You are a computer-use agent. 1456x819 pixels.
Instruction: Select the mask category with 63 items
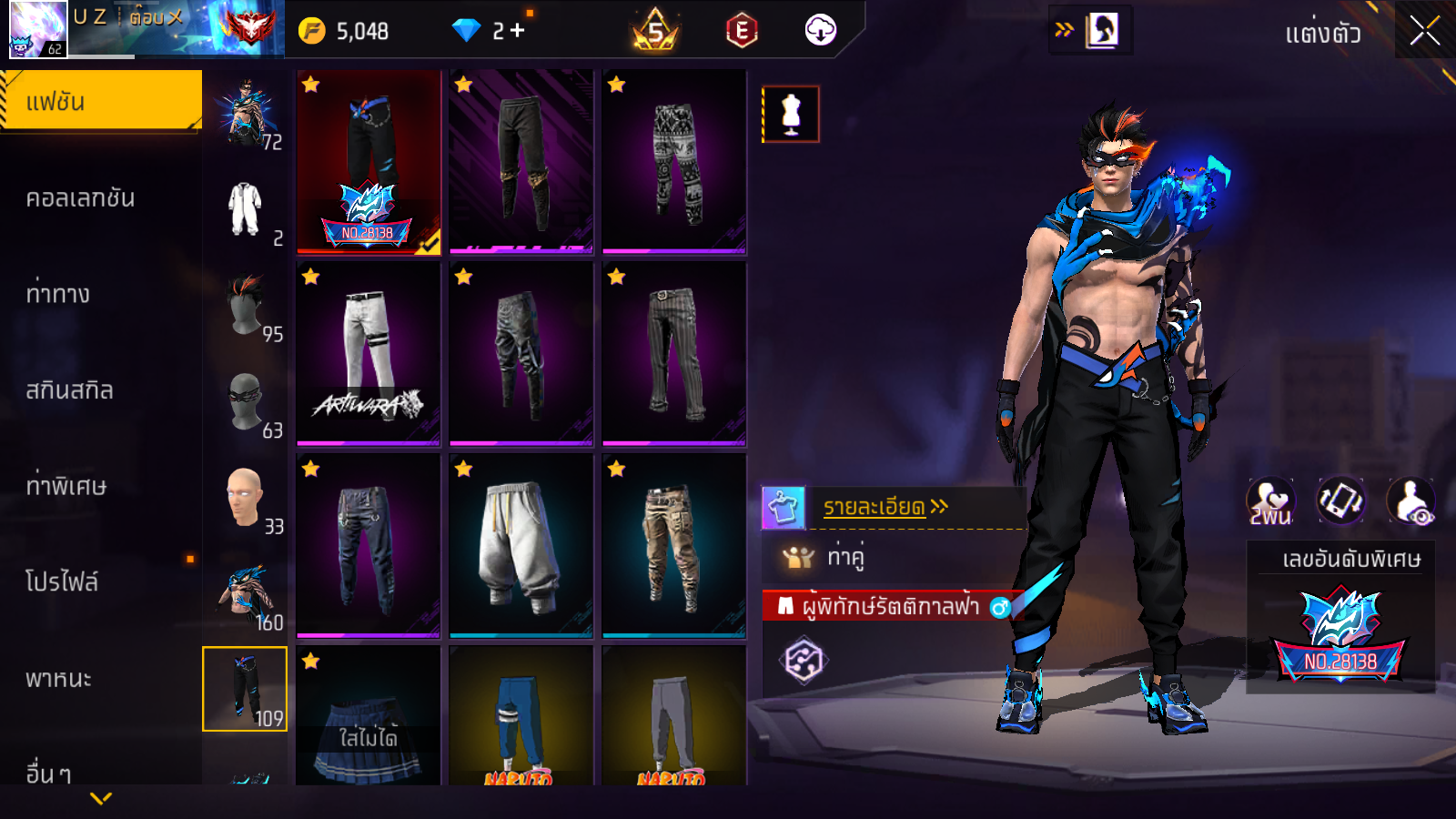pos(246,403)
